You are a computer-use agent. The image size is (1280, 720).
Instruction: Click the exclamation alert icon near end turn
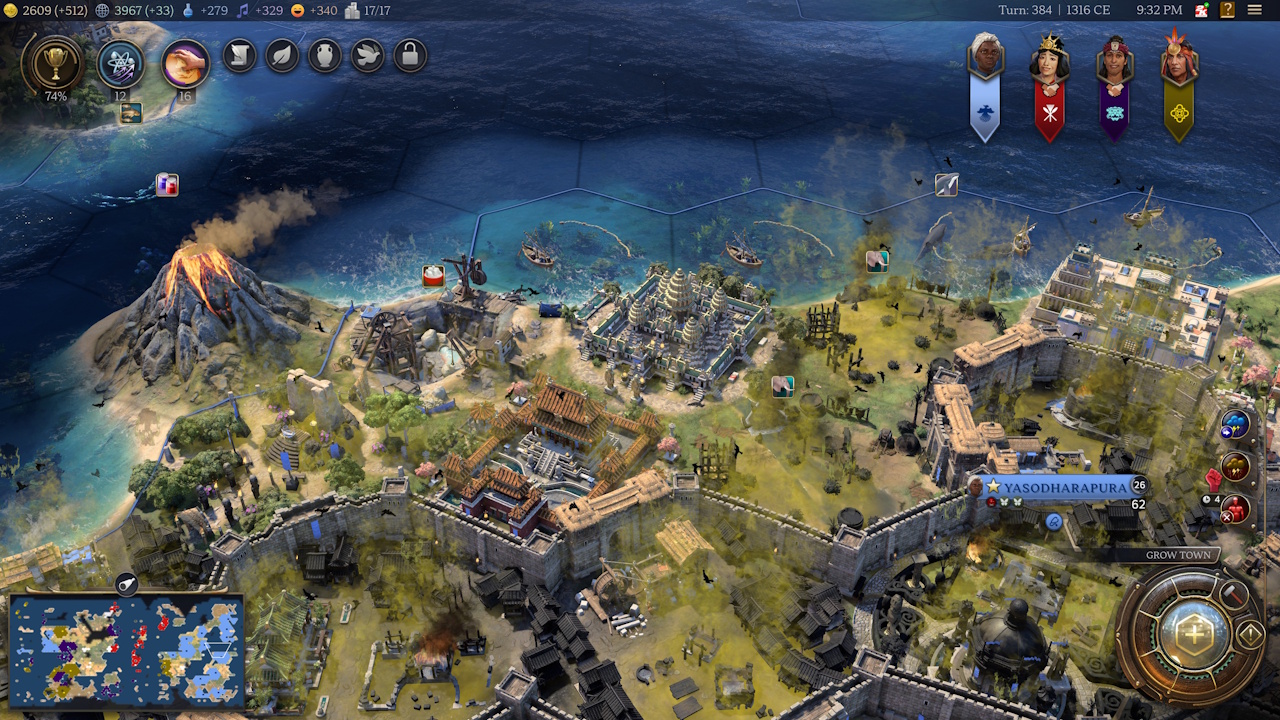1251,632
